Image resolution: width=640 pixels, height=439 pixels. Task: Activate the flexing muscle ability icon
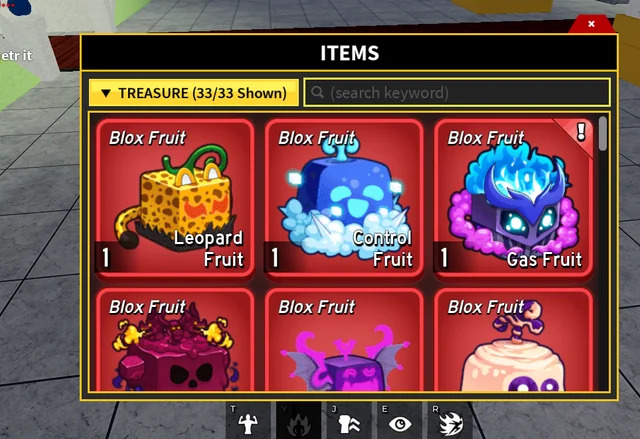[x=249, y=423]
